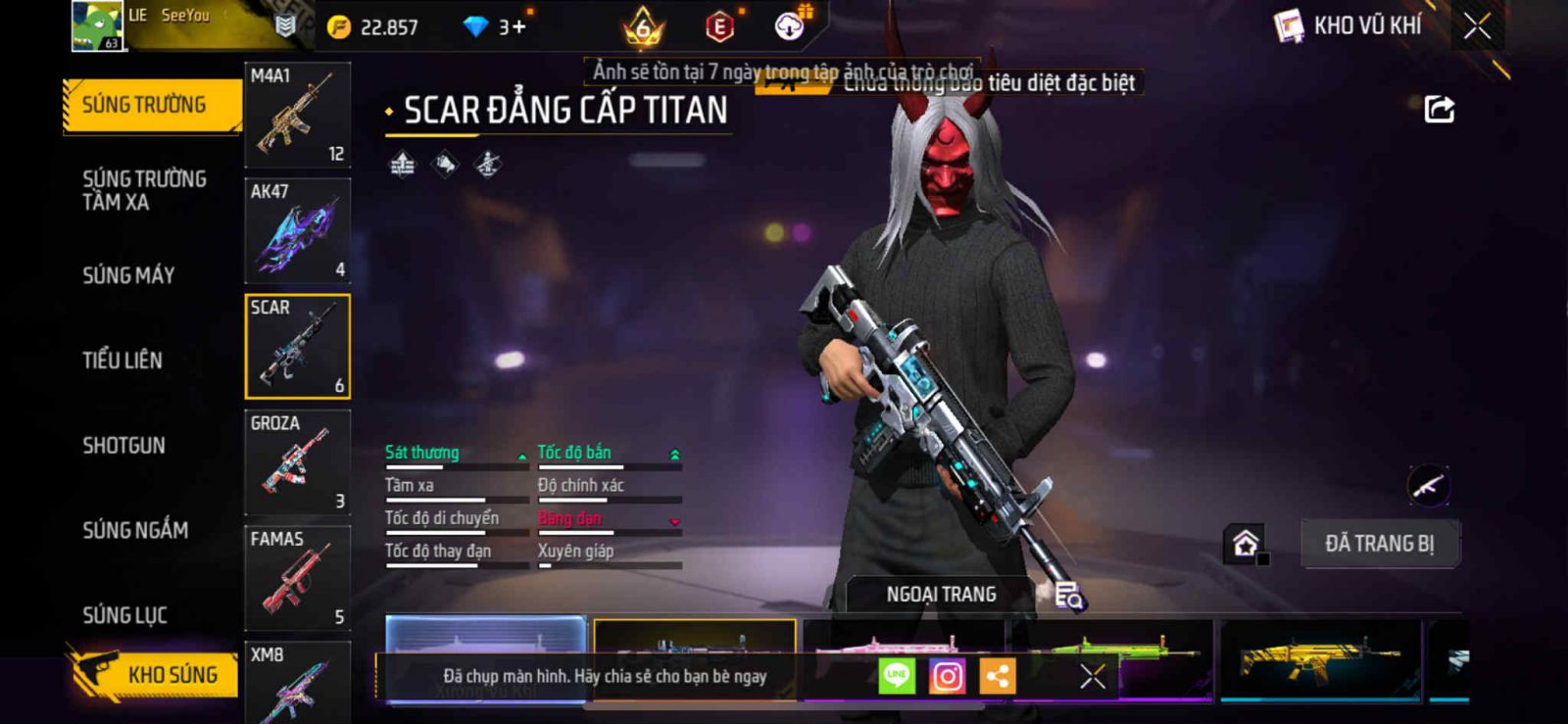This screenshot has height=724, width=1568.
Task: Select the golden SCAR skin thumbnail
Action: [x=1319, y=659]
